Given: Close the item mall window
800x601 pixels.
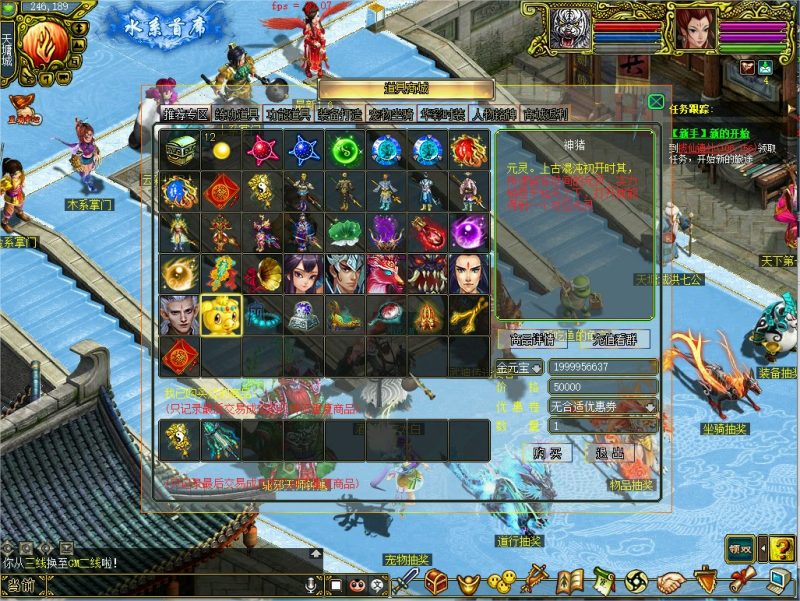Looking at the screenshot, I should coord(655,101).
